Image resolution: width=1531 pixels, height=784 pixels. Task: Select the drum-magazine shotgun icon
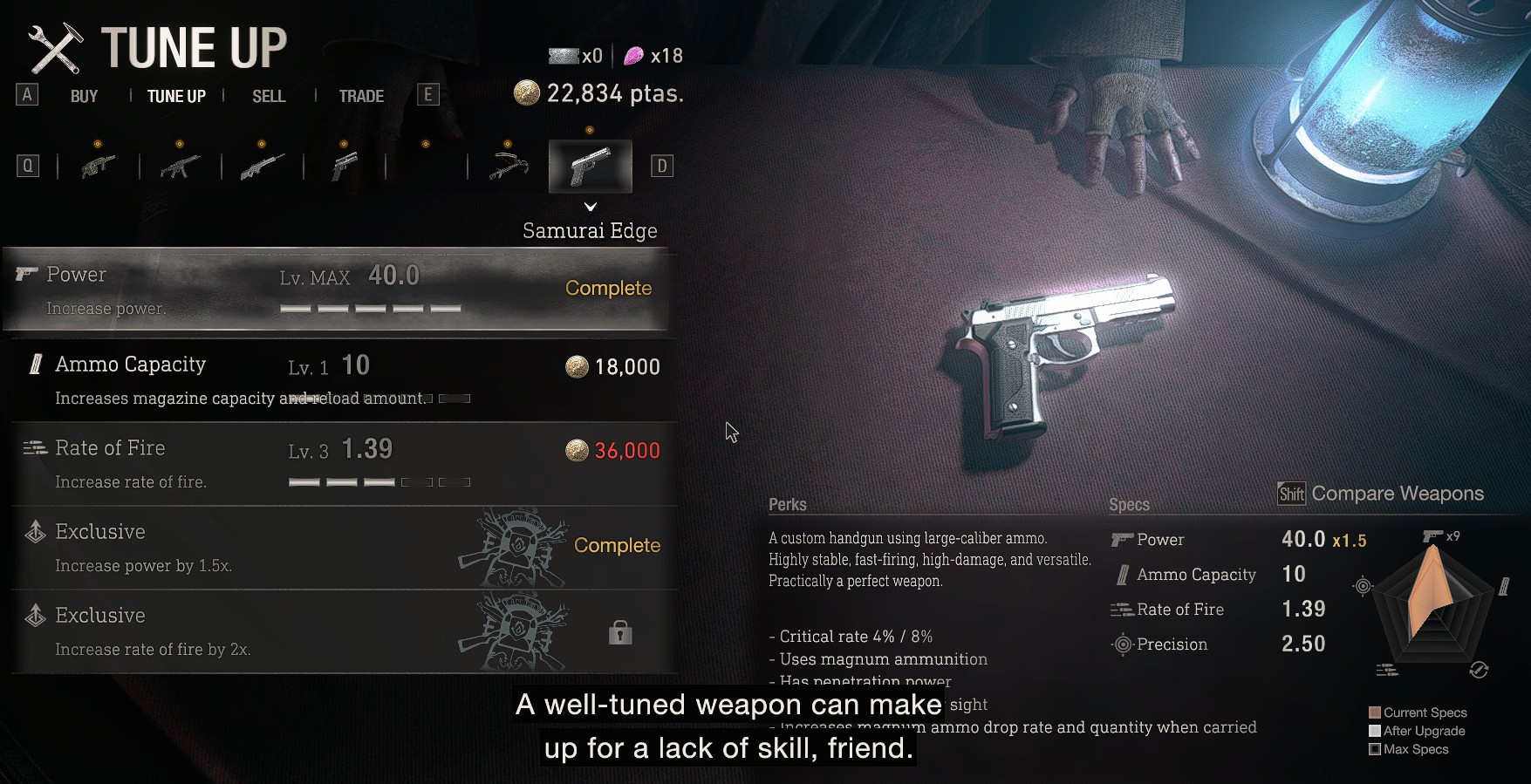point(99,166)
